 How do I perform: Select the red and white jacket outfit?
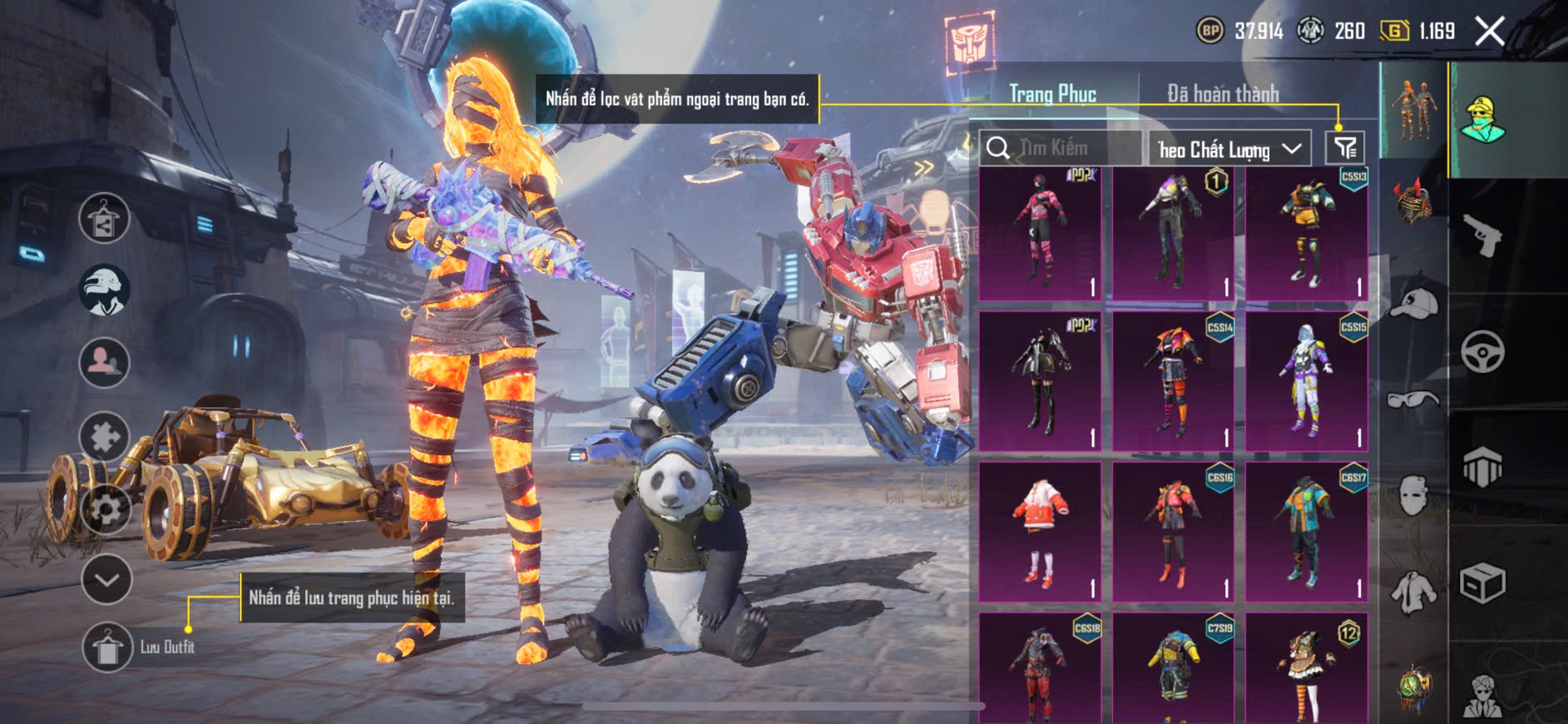pos(1040,531)
